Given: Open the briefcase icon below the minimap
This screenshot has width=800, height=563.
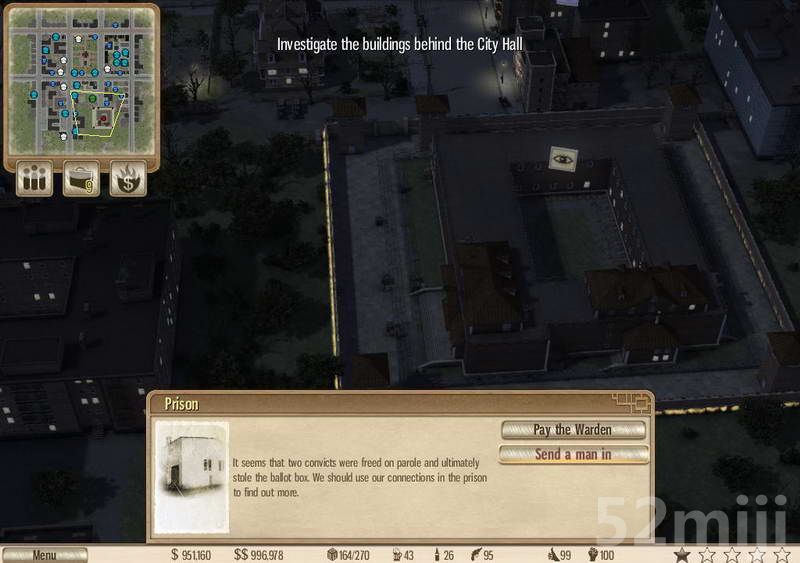Looking at the screenshot, I should (x=81, y=180).
